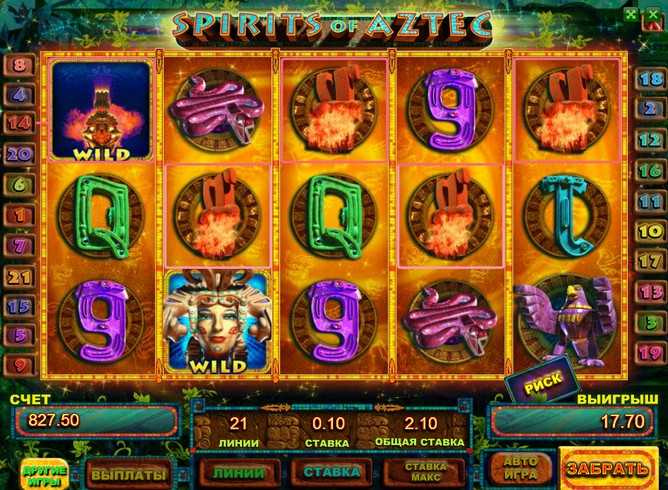
Task: Pick payline number 20 marker
Action: [x=19, y=154]
